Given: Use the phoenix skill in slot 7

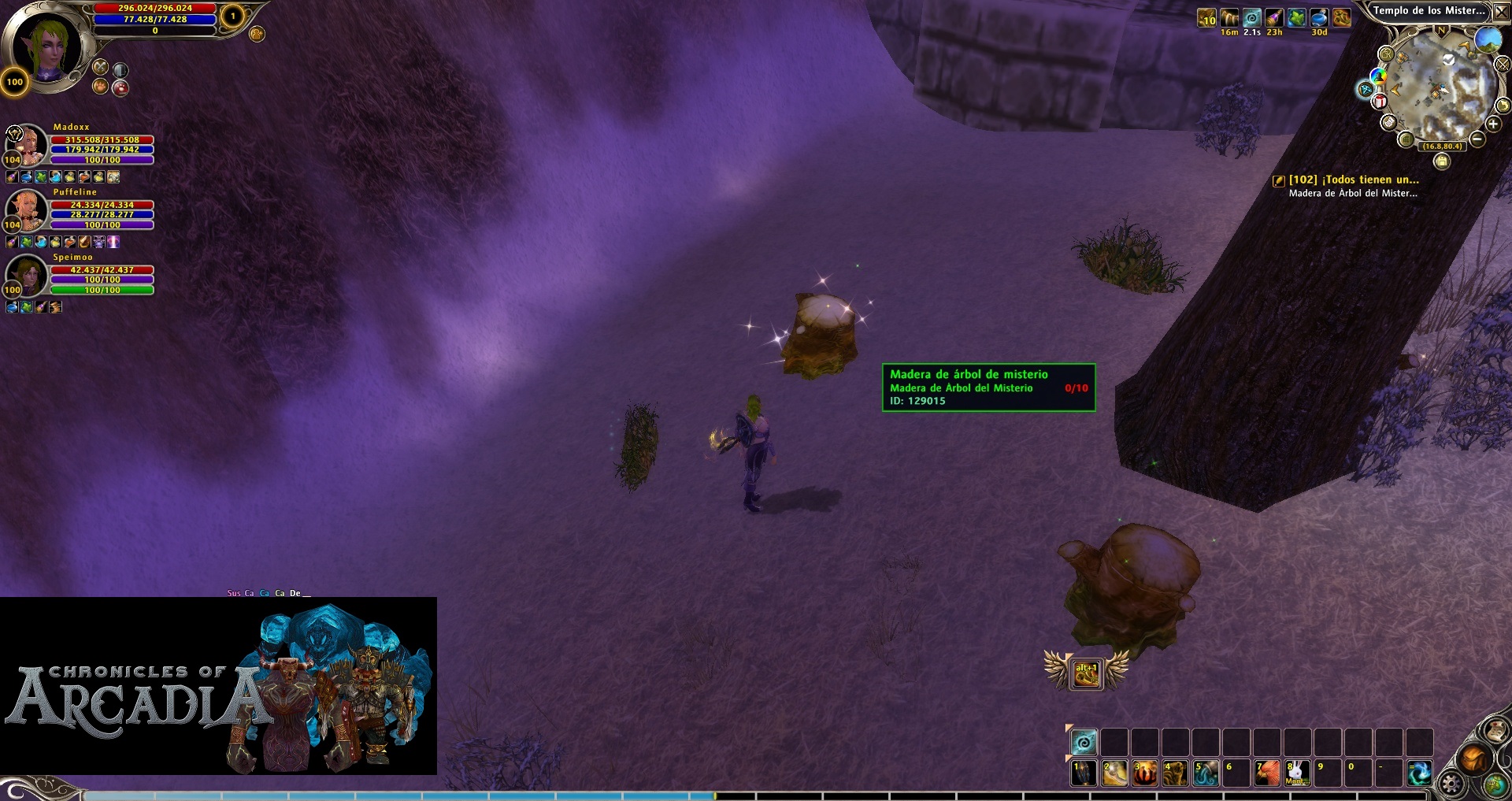Looking at the screenshot, I should 1267,773.
